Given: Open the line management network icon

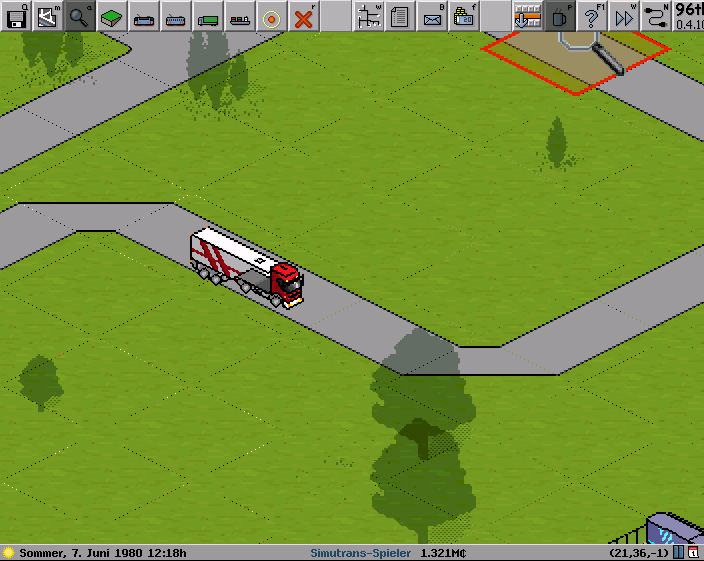Looking at the screenshot, I should pos(368,16).
